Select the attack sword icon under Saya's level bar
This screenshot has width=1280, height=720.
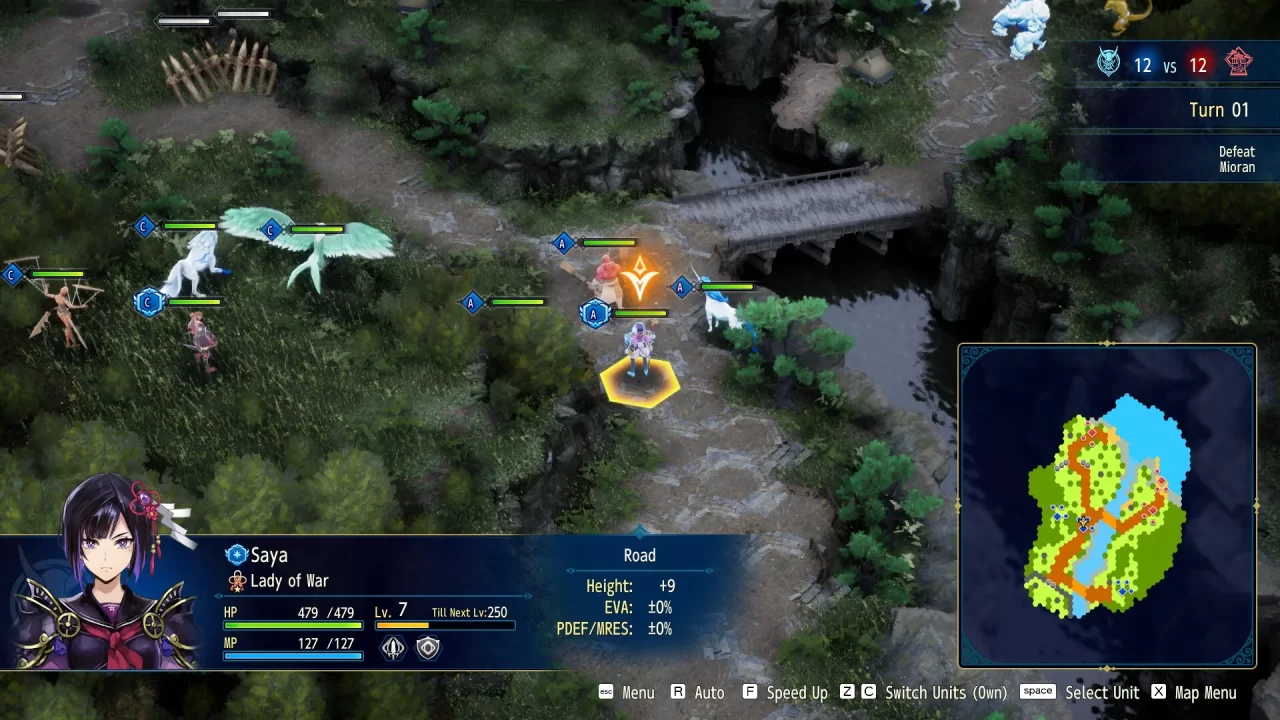coord(394,647)
